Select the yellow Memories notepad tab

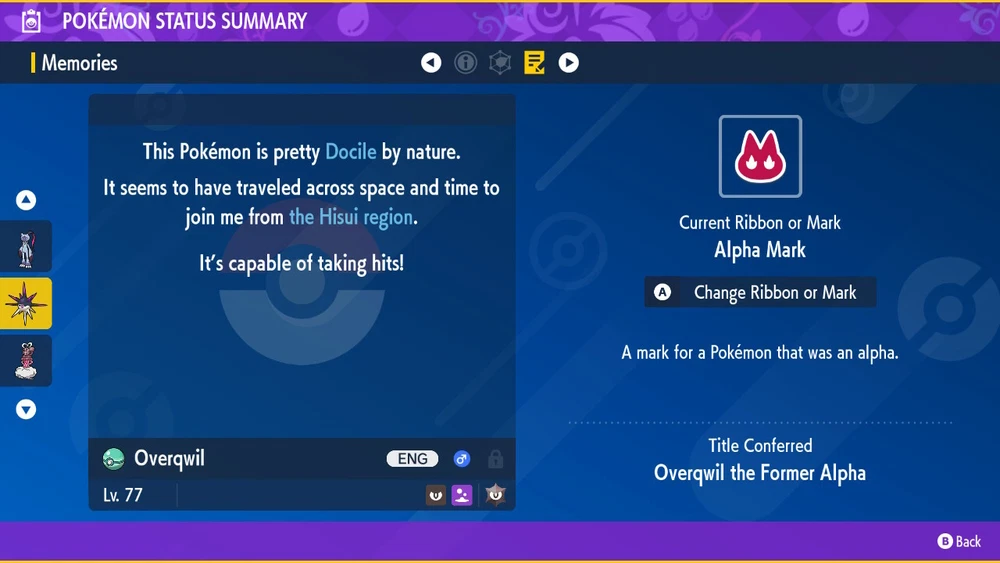coord(534,63)
